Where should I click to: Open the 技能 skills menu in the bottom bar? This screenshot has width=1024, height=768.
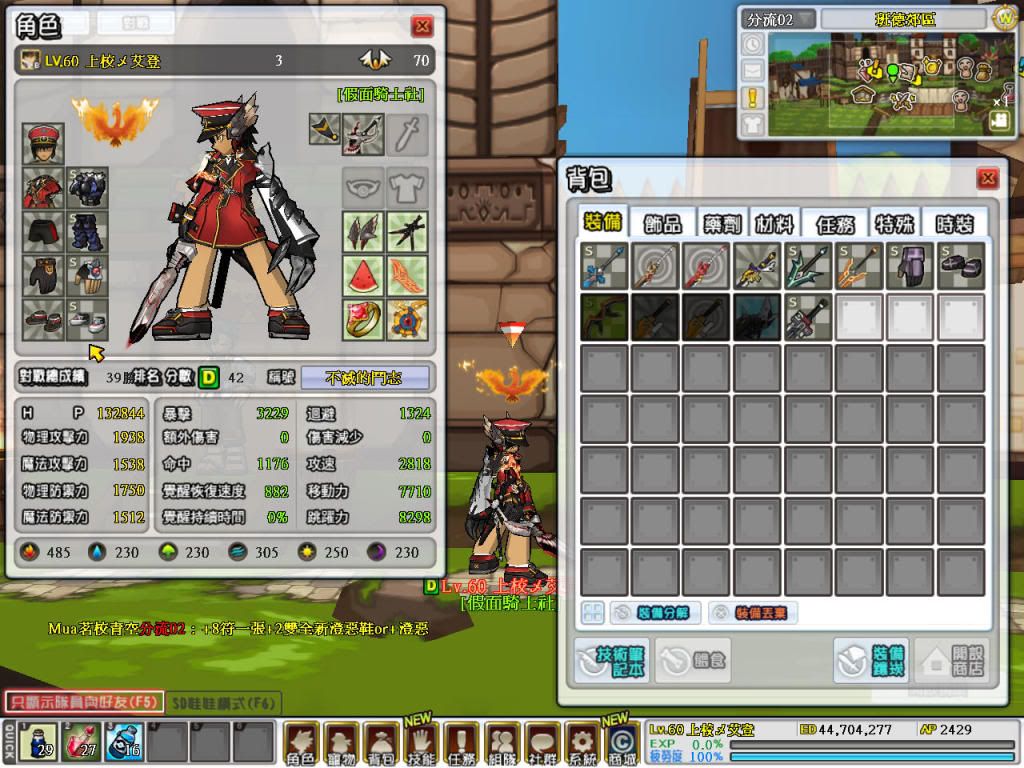422,744
